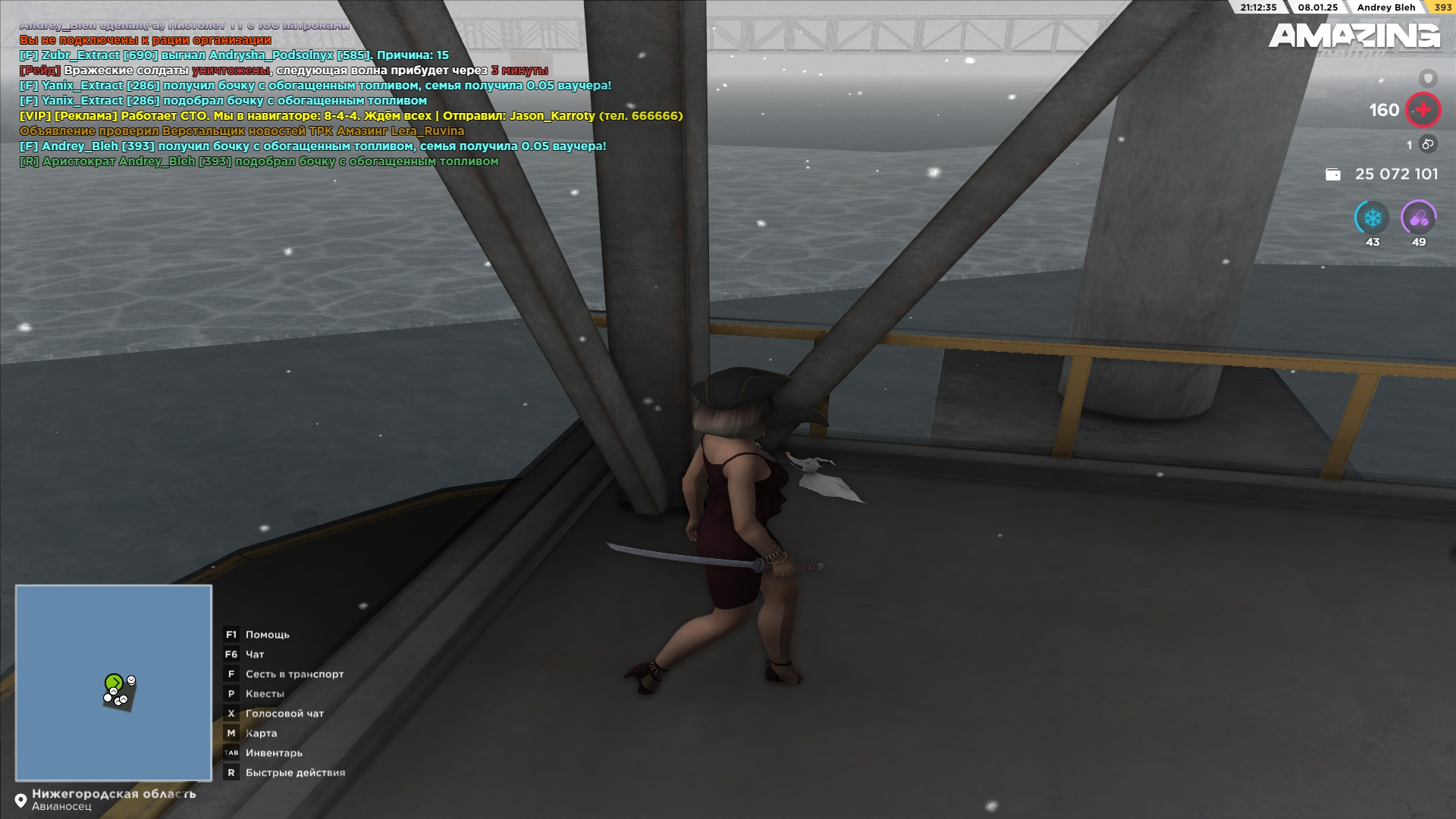Screen dimensions: 1456x819
Task: Click the grey armor shield icon
Action: coord(1428,78)
